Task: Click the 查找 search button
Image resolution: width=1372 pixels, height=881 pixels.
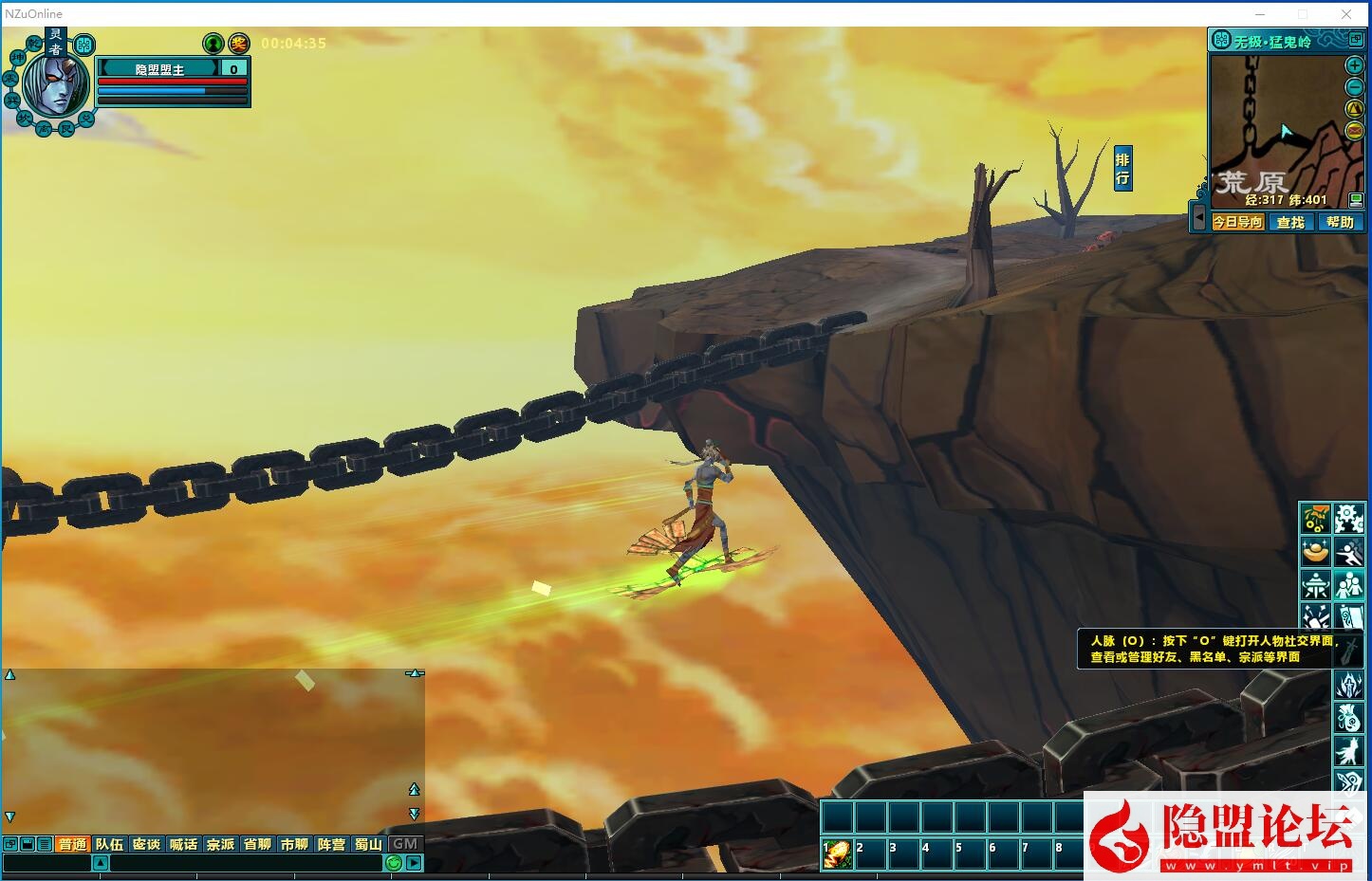Action: click(x=1290, y=222)
